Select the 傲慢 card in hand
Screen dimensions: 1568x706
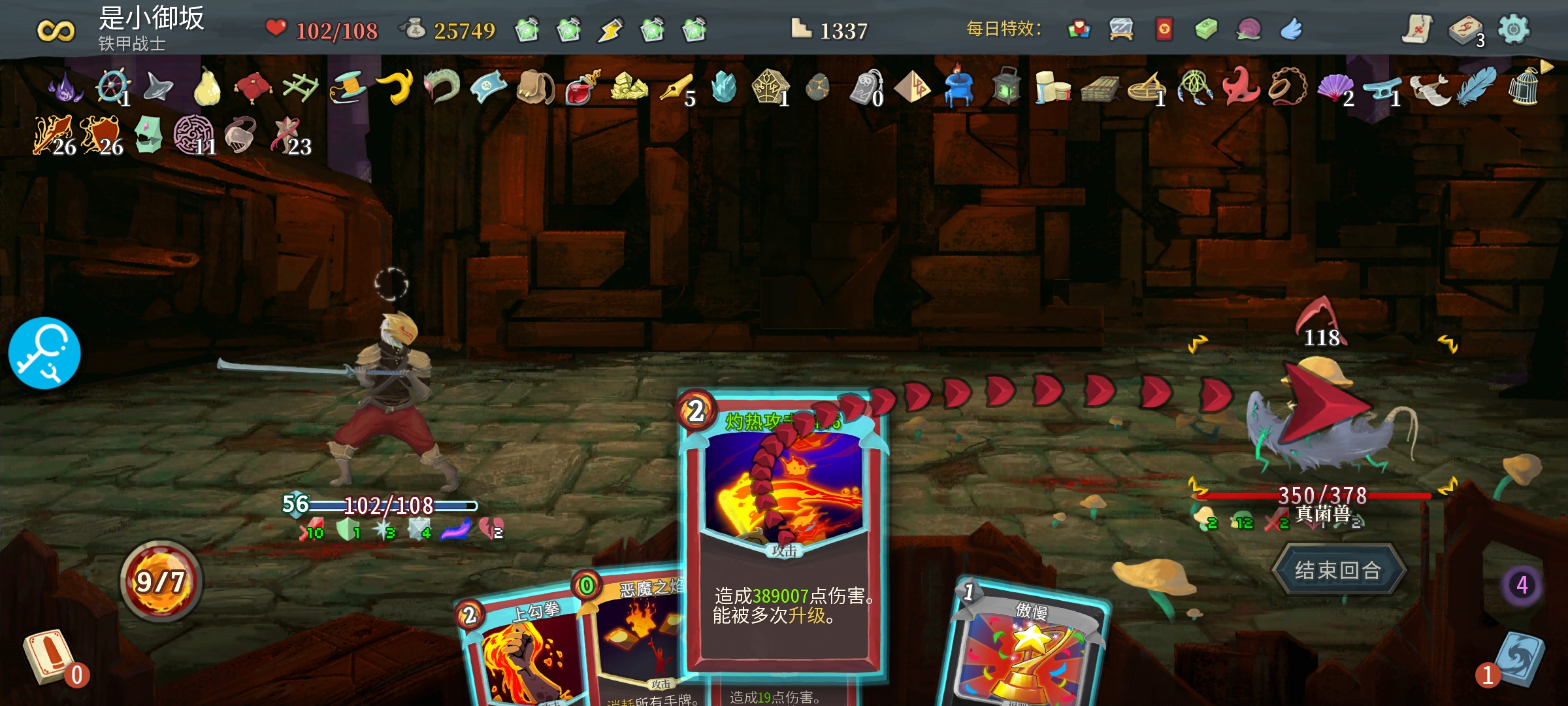click(x=1026, y=647)
